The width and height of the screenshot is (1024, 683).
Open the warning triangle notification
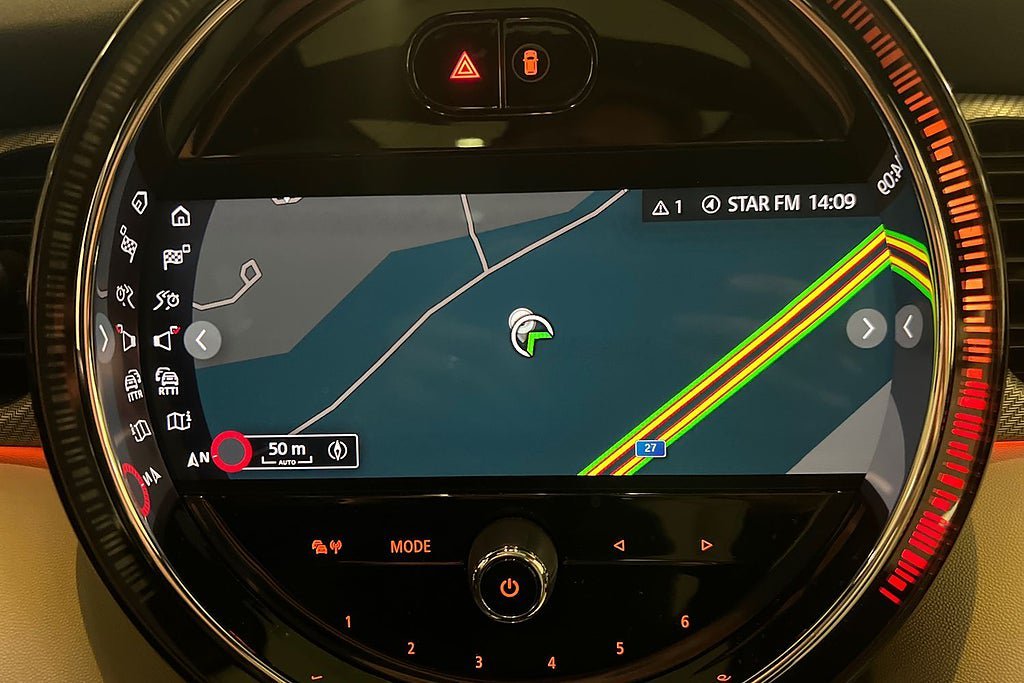[667, 206]
